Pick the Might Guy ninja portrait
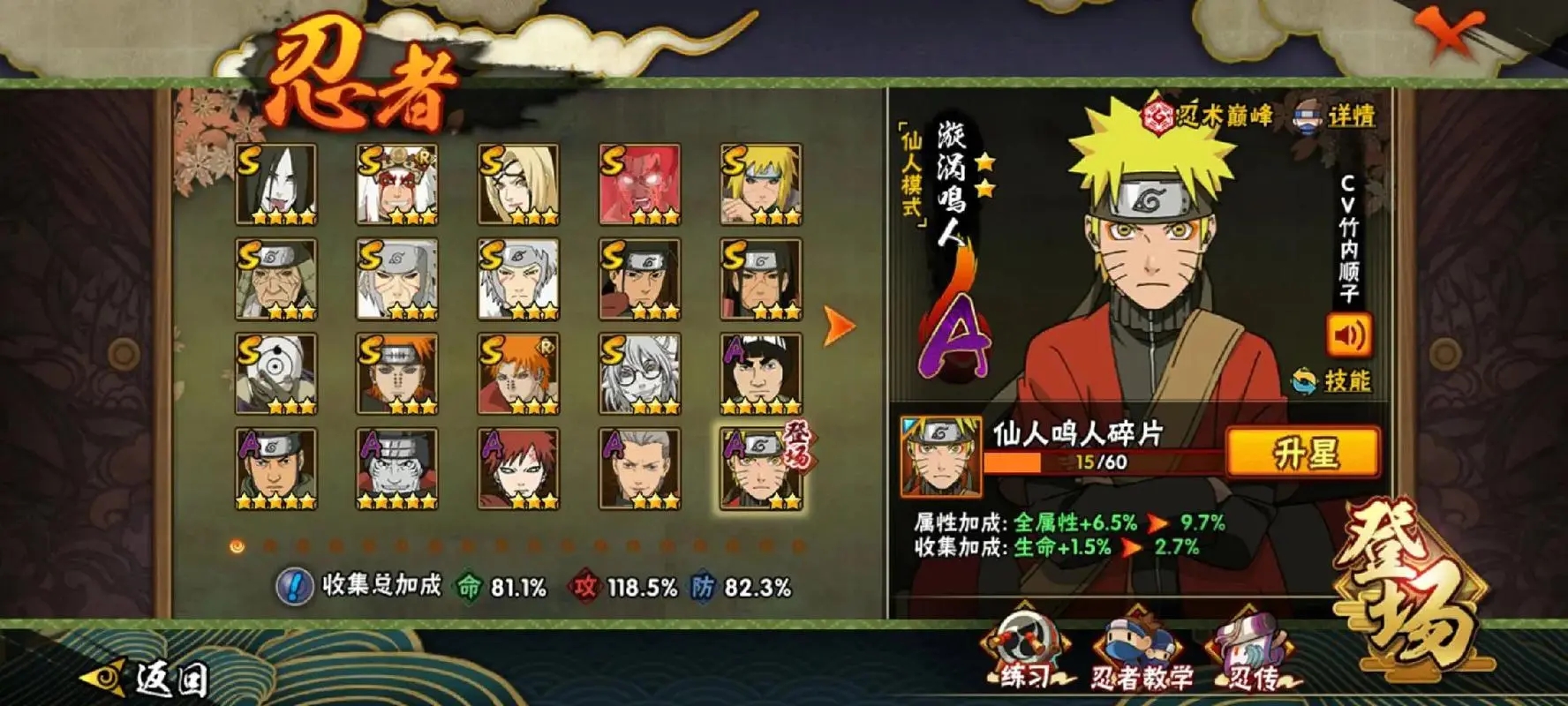 761,374
